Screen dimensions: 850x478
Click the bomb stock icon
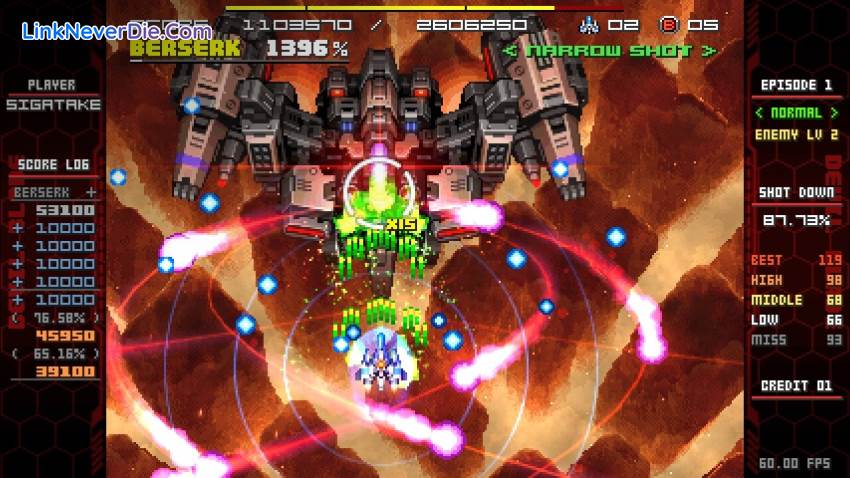pyautogui.click(x=669, y=24)
